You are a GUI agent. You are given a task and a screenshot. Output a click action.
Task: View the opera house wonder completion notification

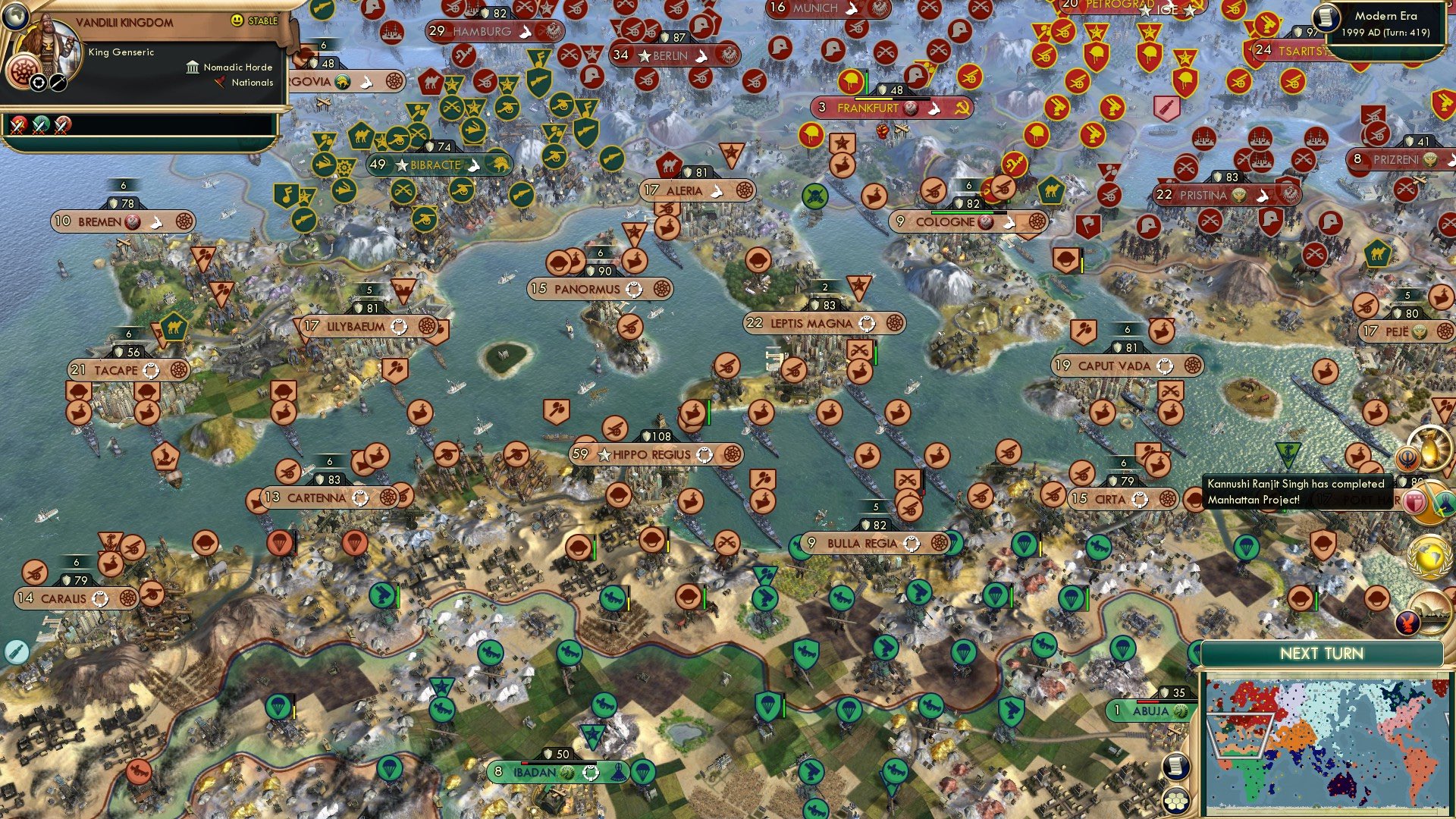point(1433,613)
